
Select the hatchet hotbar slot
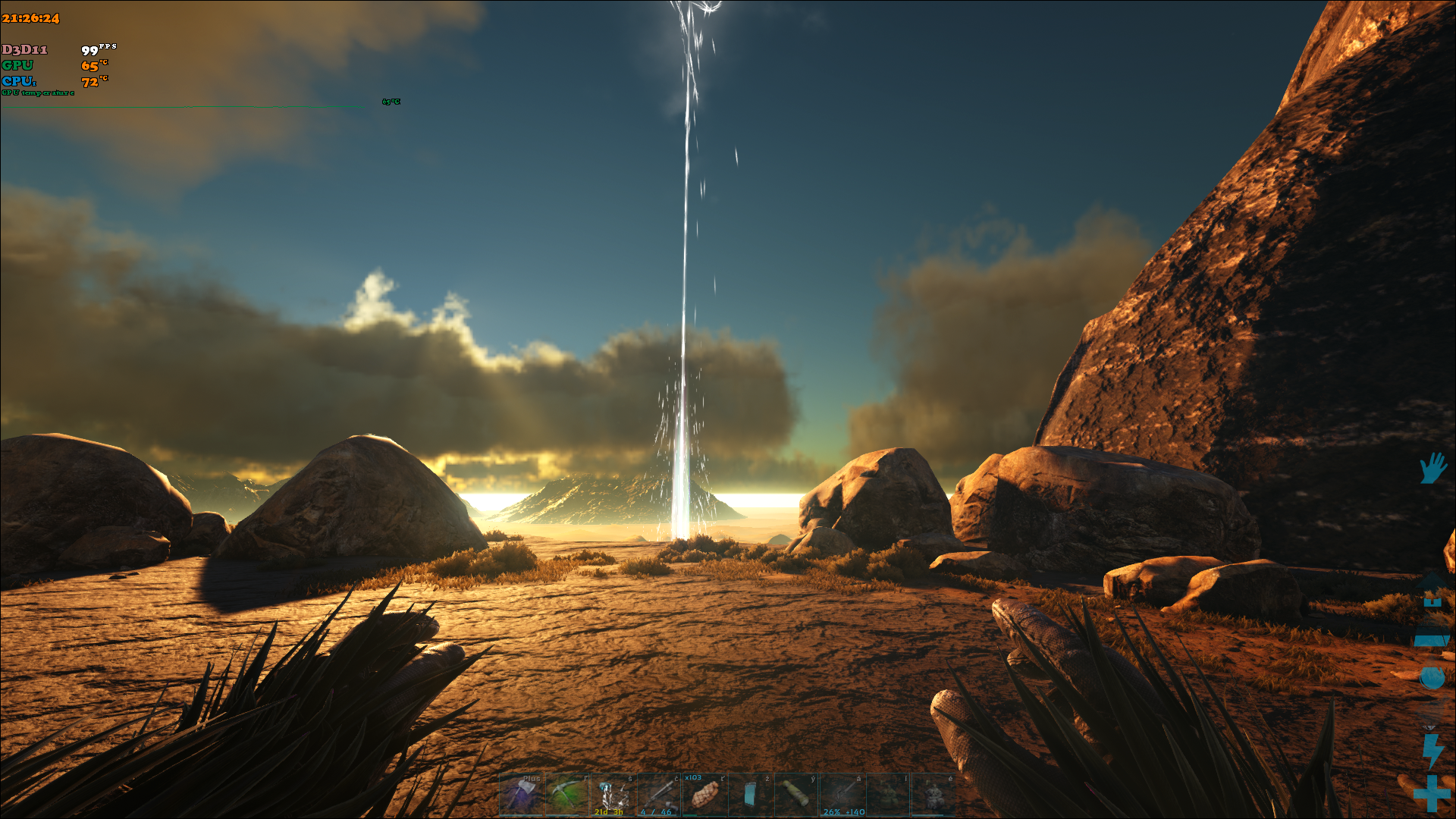522,795
